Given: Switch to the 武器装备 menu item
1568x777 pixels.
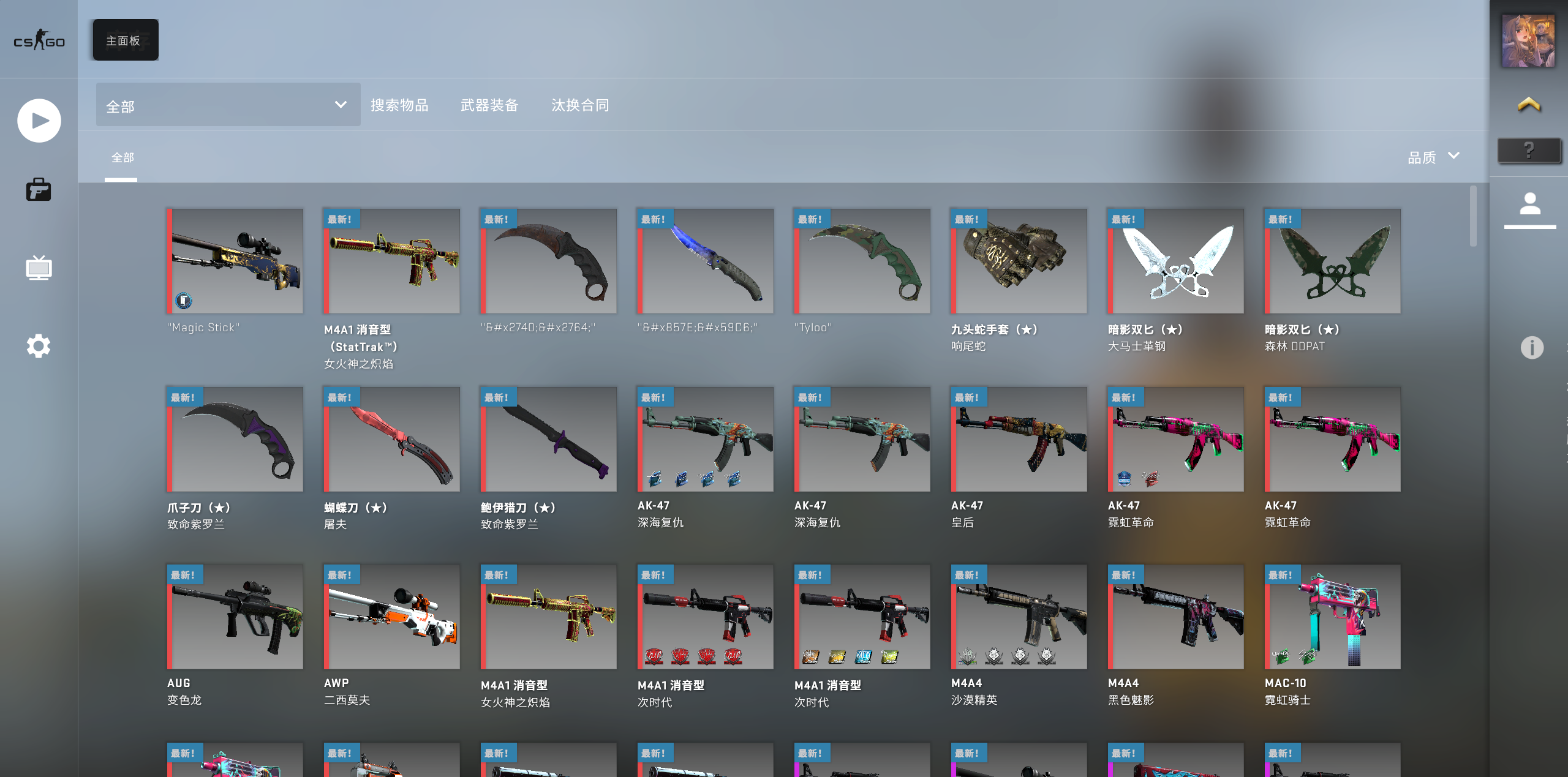Looking at the screenshot, I should click(x=489, y=105).
